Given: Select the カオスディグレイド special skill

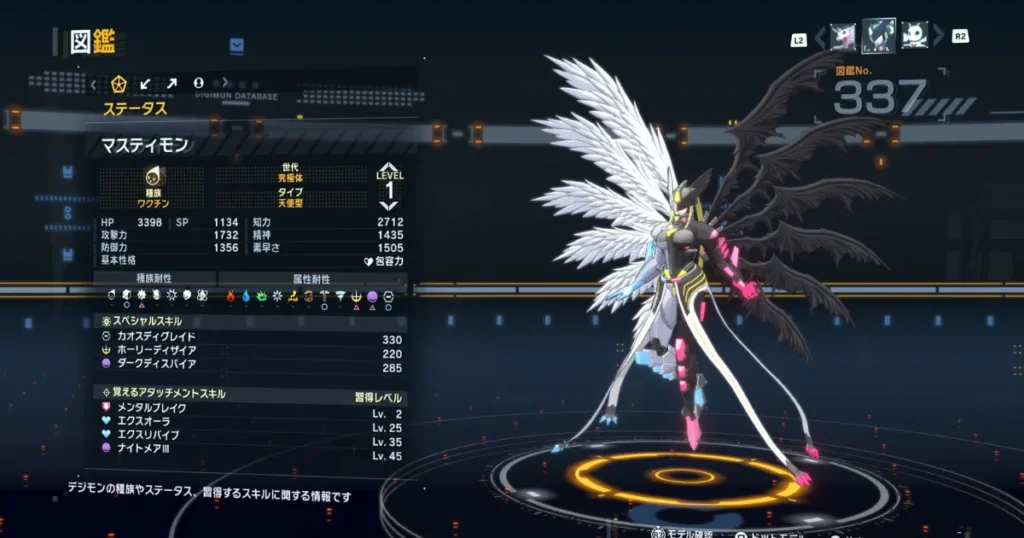Looking at the screenshot, I should [250, 338].
